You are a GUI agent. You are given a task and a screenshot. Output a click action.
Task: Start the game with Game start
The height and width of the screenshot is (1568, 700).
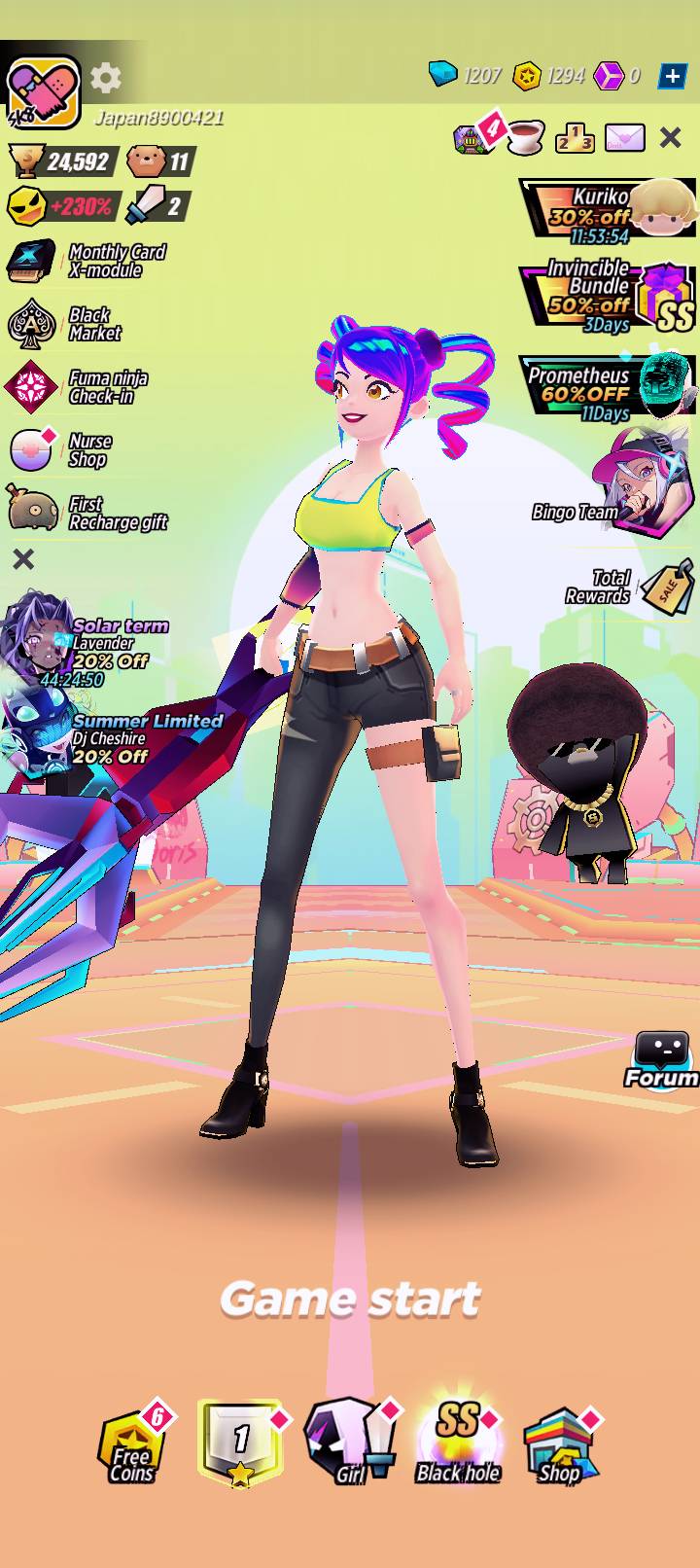click(x=350, y=1299)
